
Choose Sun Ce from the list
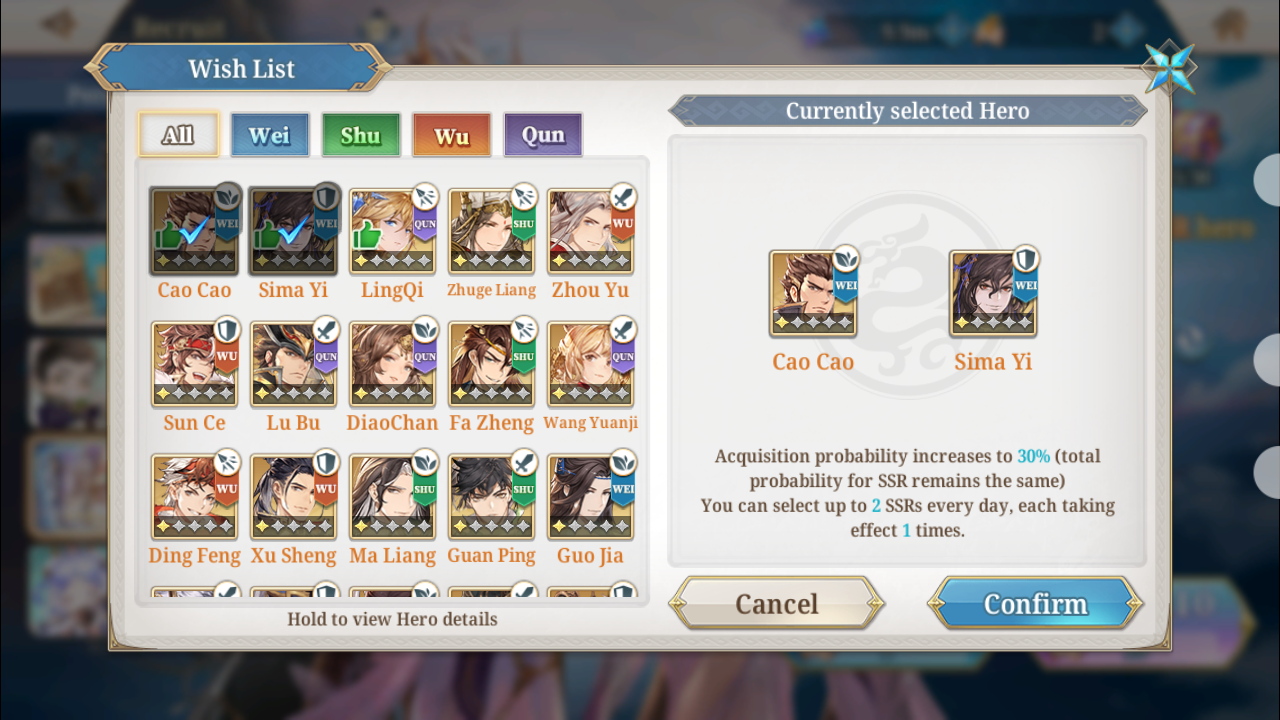[x=194, y=364]
